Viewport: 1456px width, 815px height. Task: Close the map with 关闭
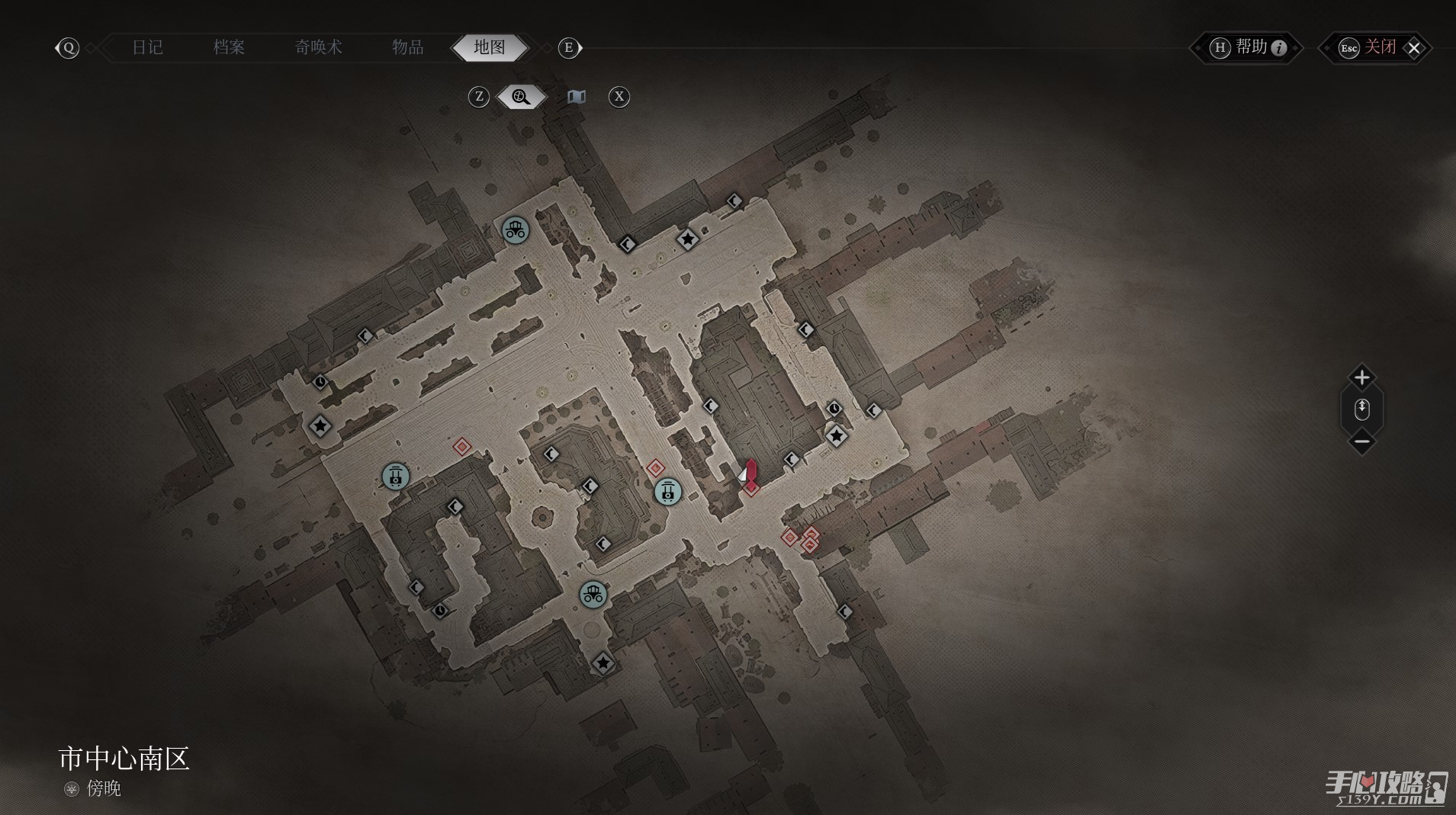1380,48
